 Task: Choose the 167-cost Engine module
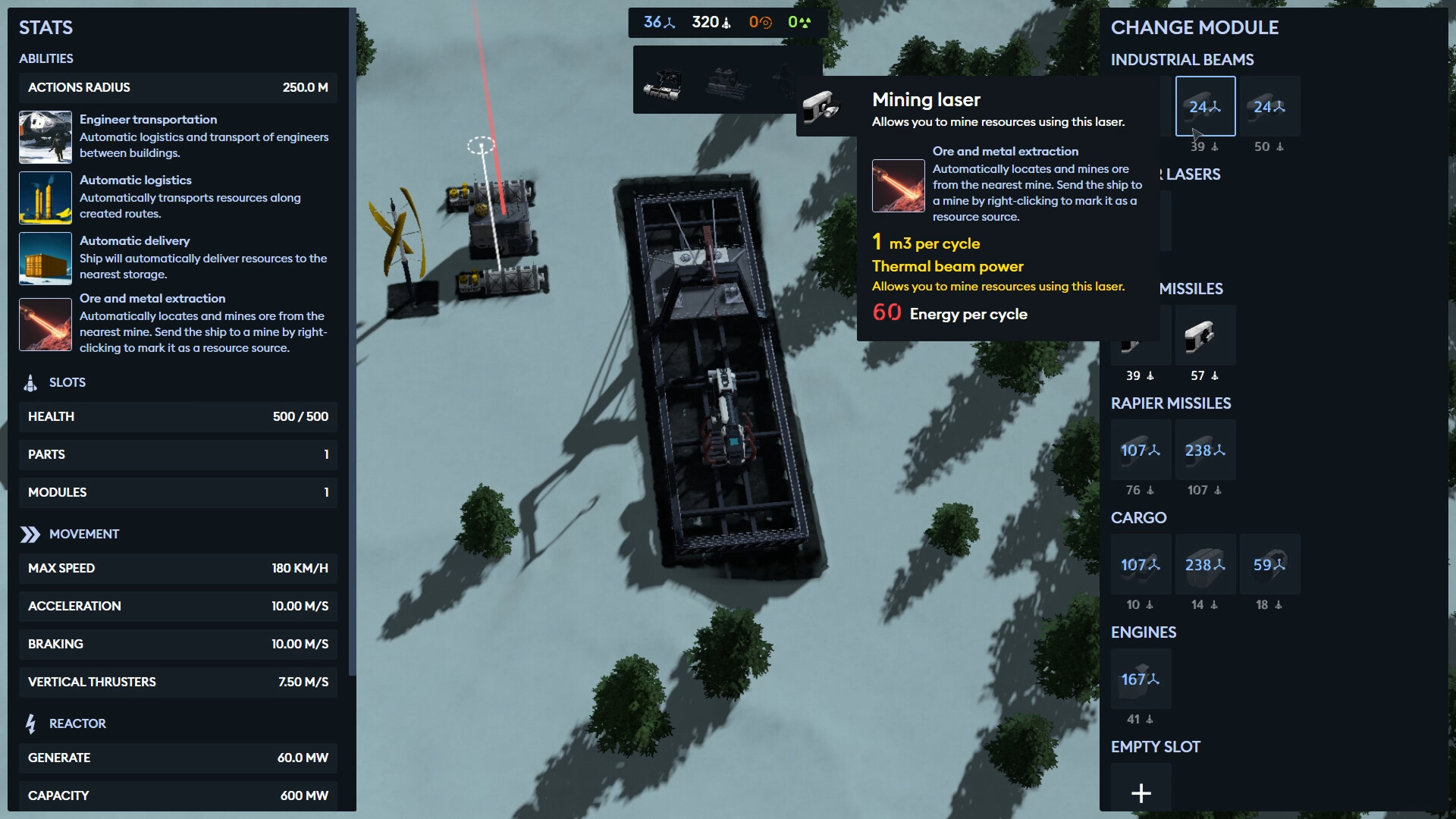[1141, 679]
